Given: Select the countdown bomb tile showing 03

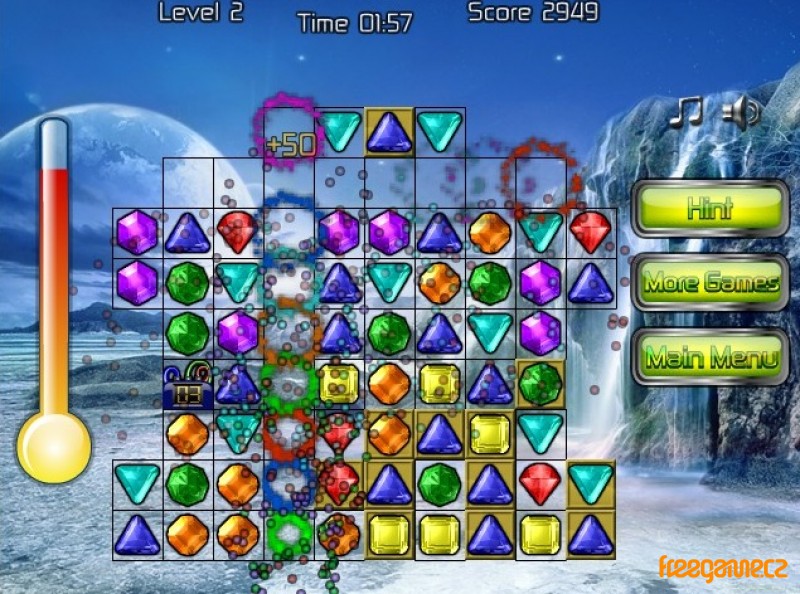Looking at the screenshot, I should 188,384.
